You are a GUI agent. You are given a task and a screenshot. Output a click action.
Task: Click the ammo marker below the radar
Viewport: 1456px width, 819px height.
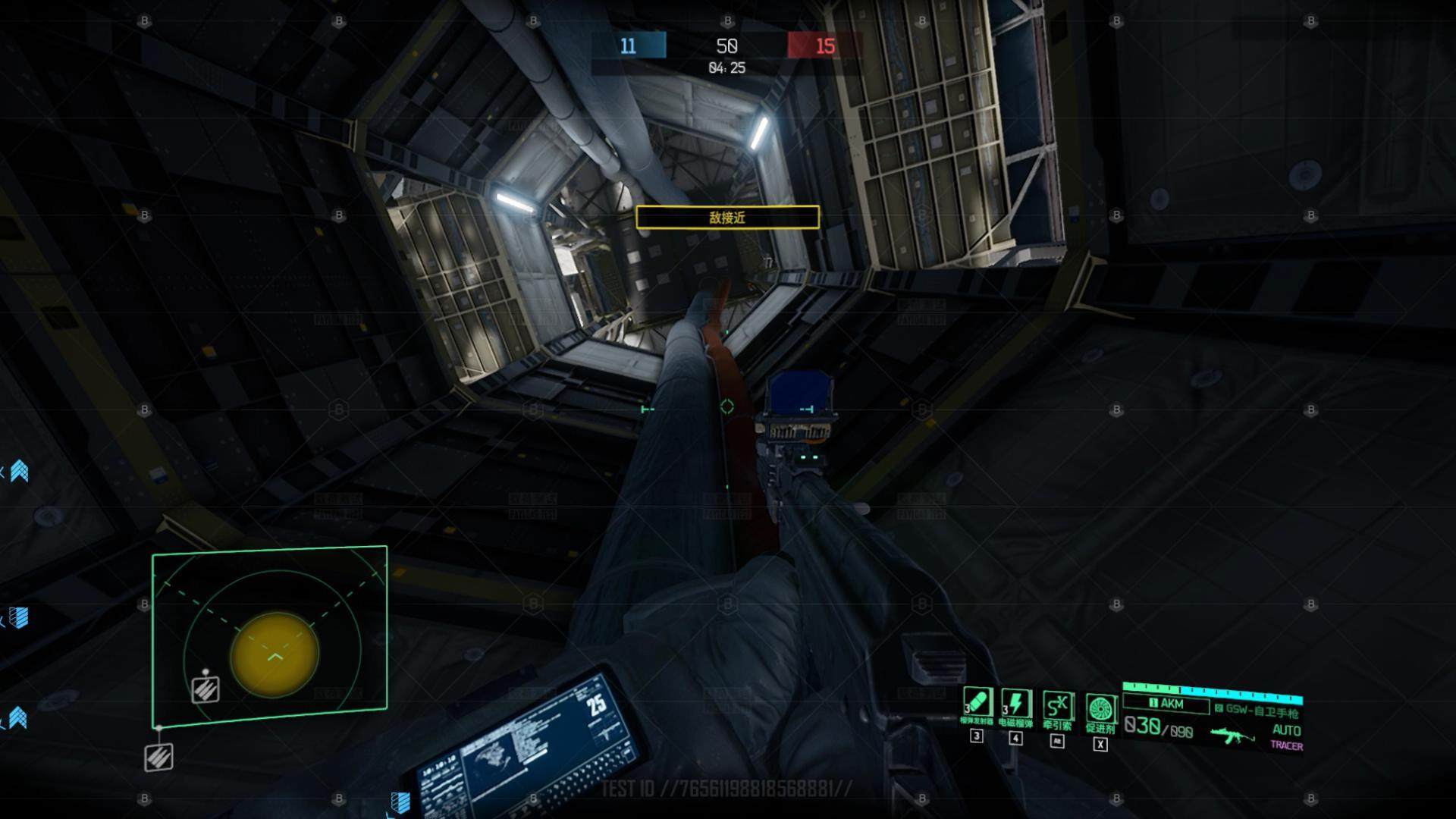coord(159,757)
